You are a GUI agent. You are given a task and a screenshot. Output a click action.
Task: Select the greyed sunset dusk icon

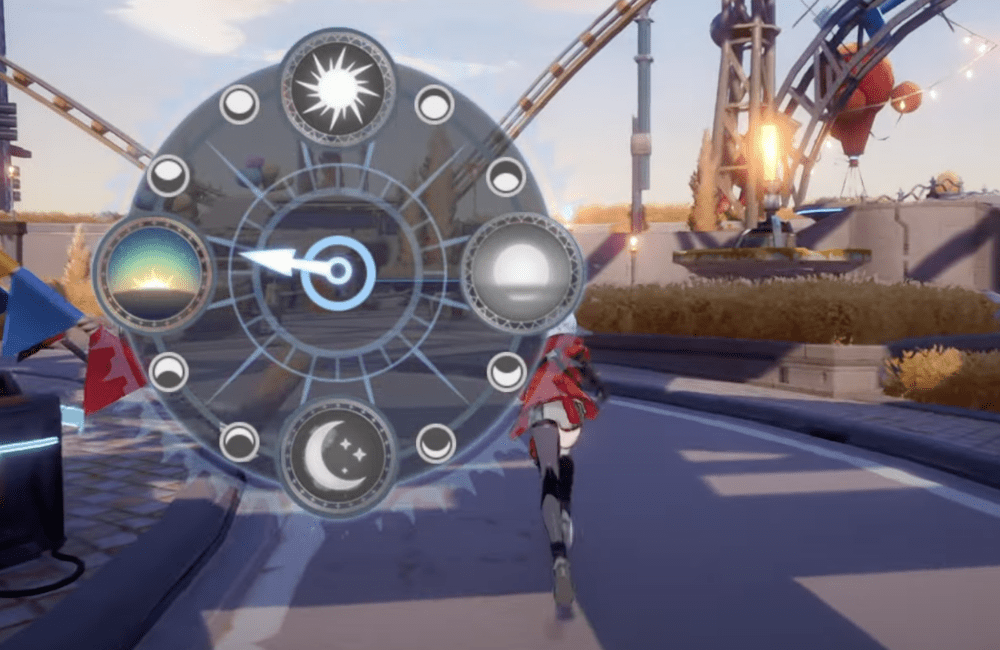(521, 272)
